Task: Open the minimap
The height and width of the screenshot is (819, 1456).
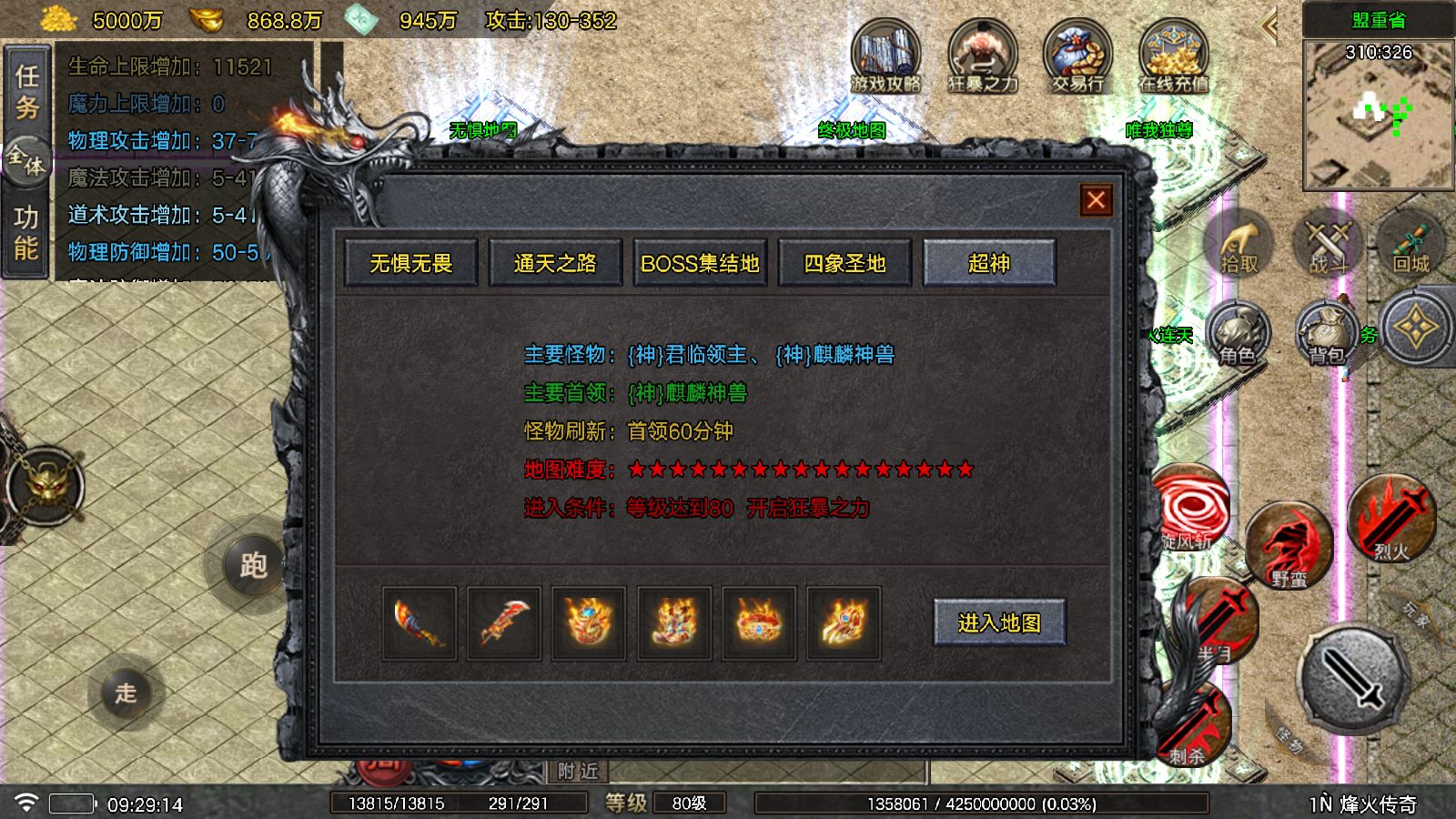Action: coord(1378,114)
